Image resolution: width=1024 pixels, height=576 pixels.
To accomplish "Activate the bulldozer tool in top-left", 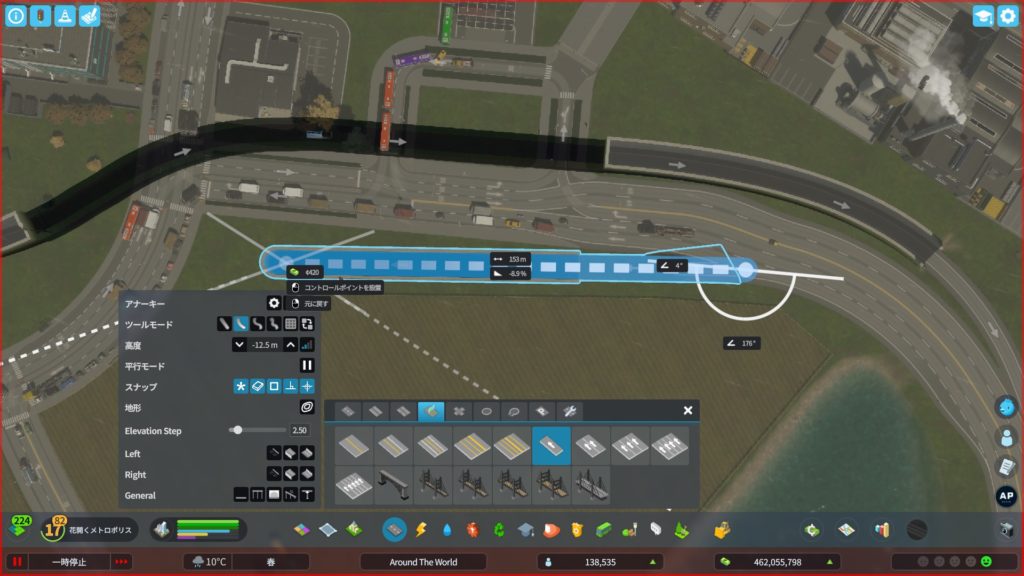I will coord(89,16).
